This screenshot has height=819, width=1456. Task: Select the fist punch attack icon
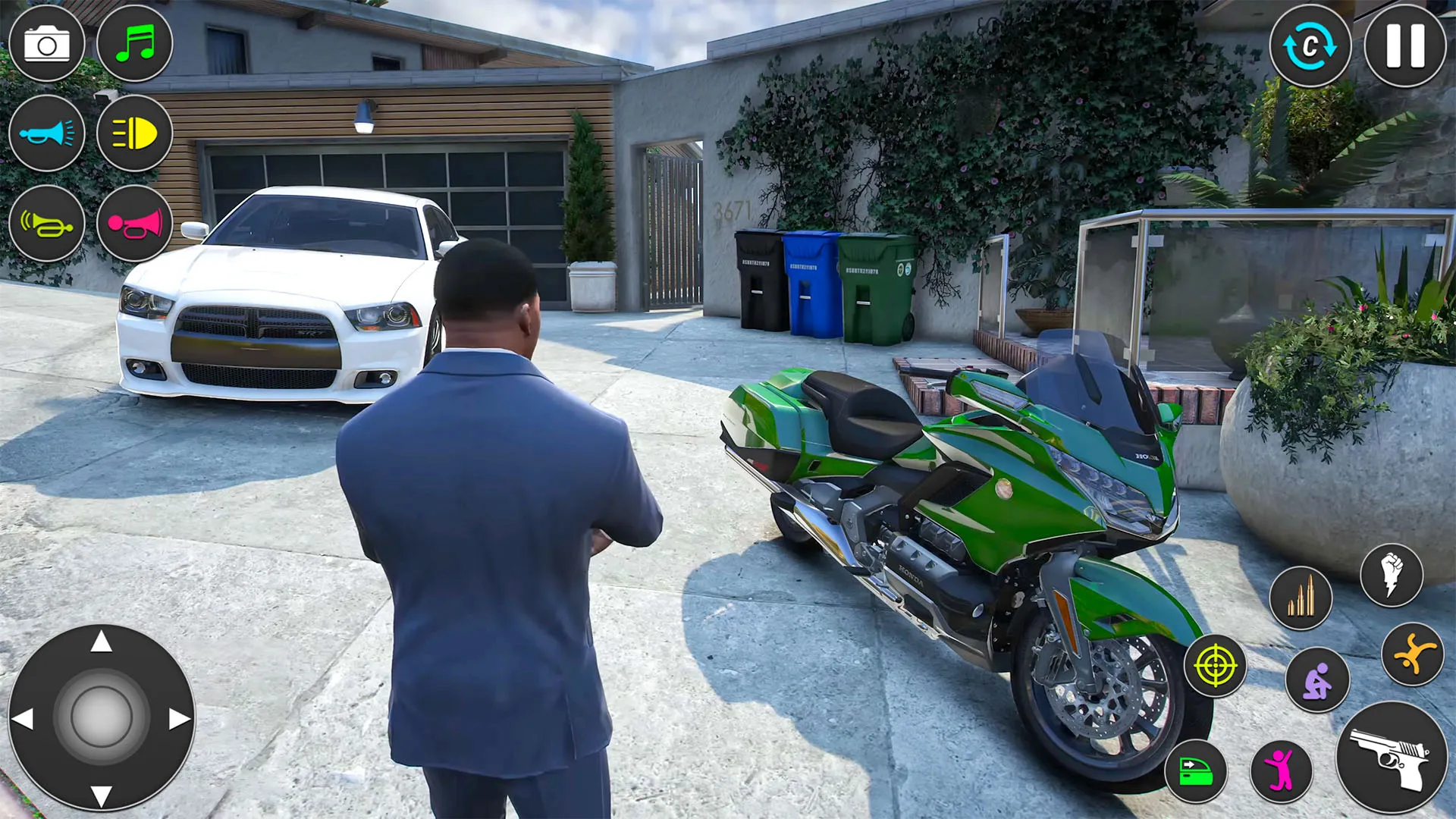[x=1392, y=576]
